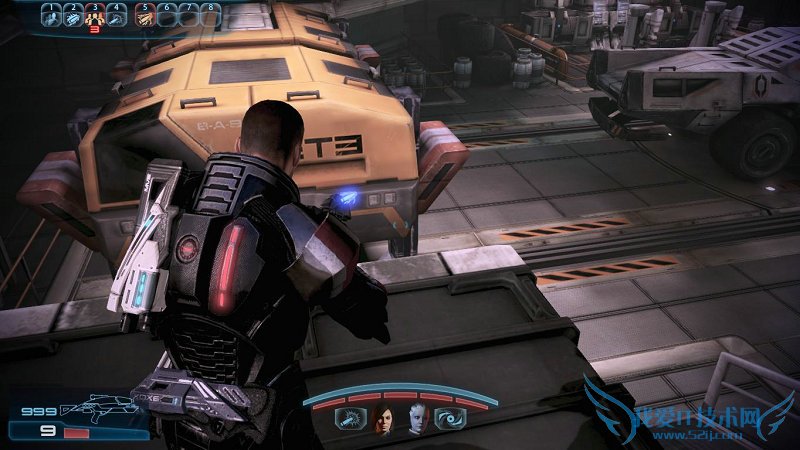Trigger the orange squad power in slot 3
This screenshot has height=450, width=800.
click(x=95, y=15)
